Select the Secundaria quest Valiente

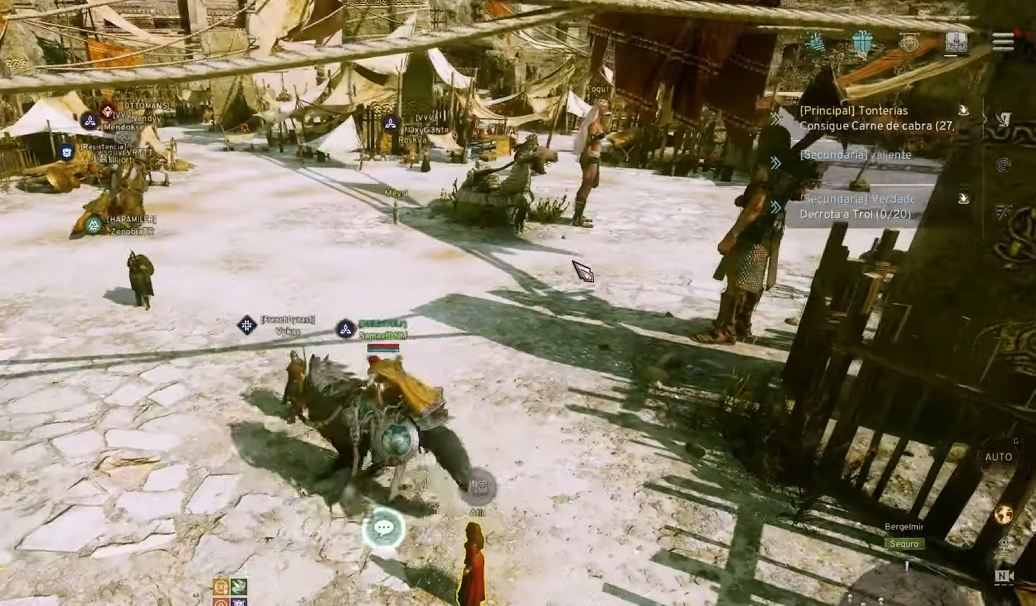(856, 156)
